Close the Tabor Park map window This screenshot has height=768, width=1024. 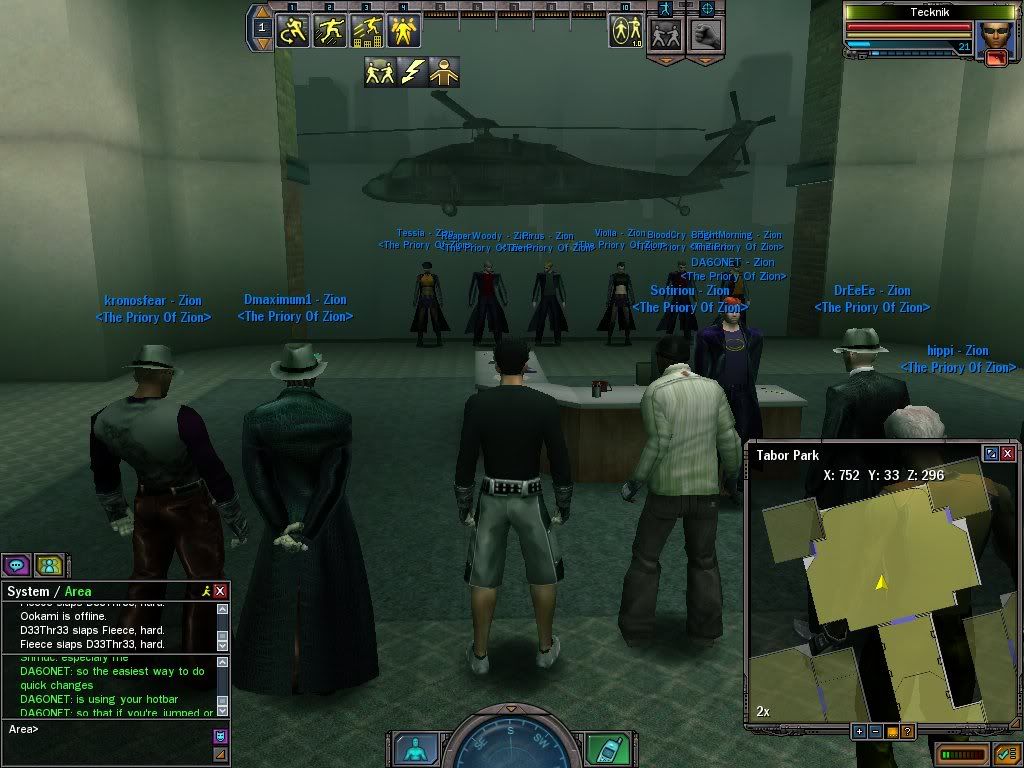(x=1007, y=454)
